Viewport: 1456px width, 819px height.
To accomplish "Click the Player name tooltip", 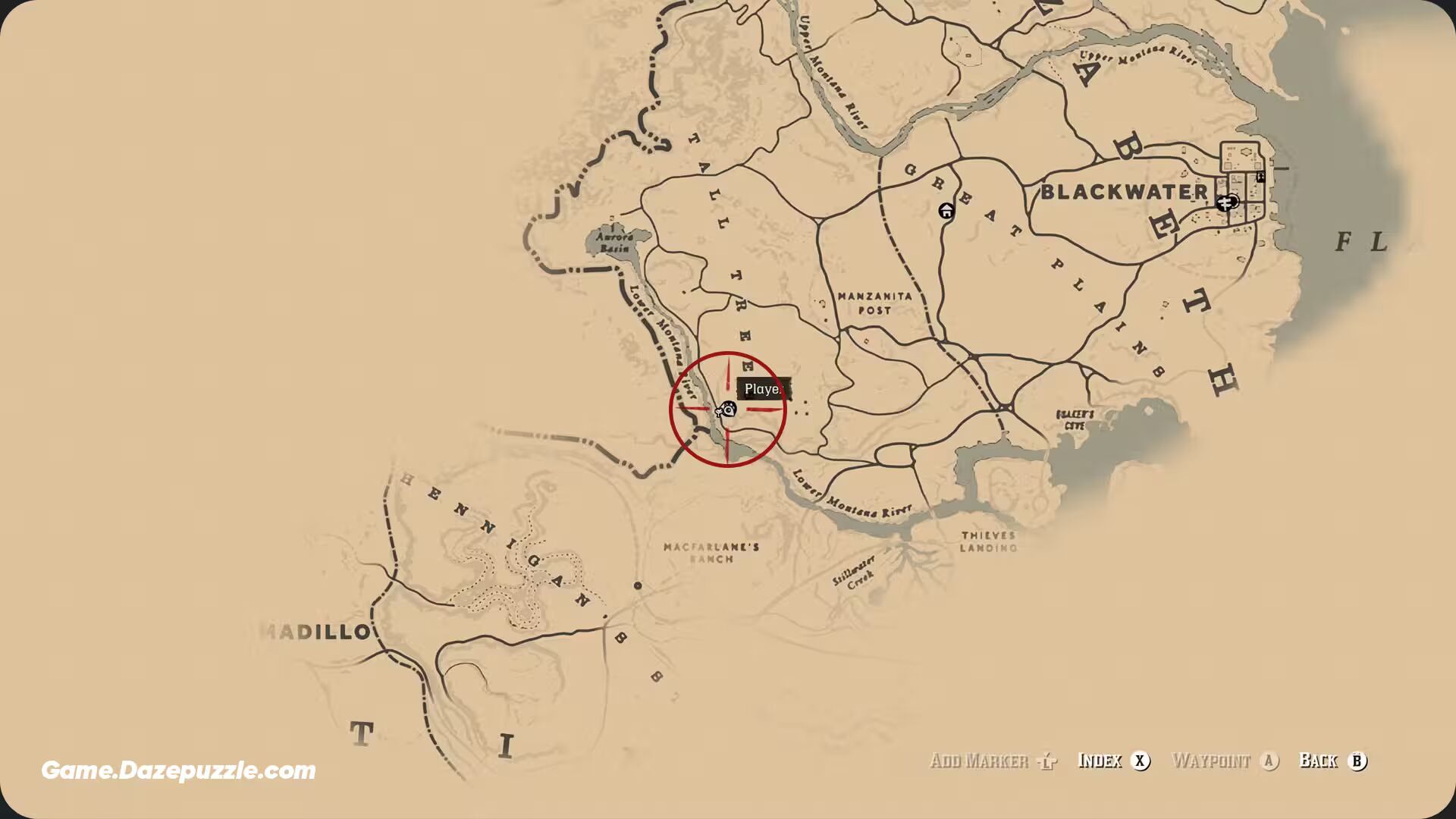I will (x=764, y=388).
